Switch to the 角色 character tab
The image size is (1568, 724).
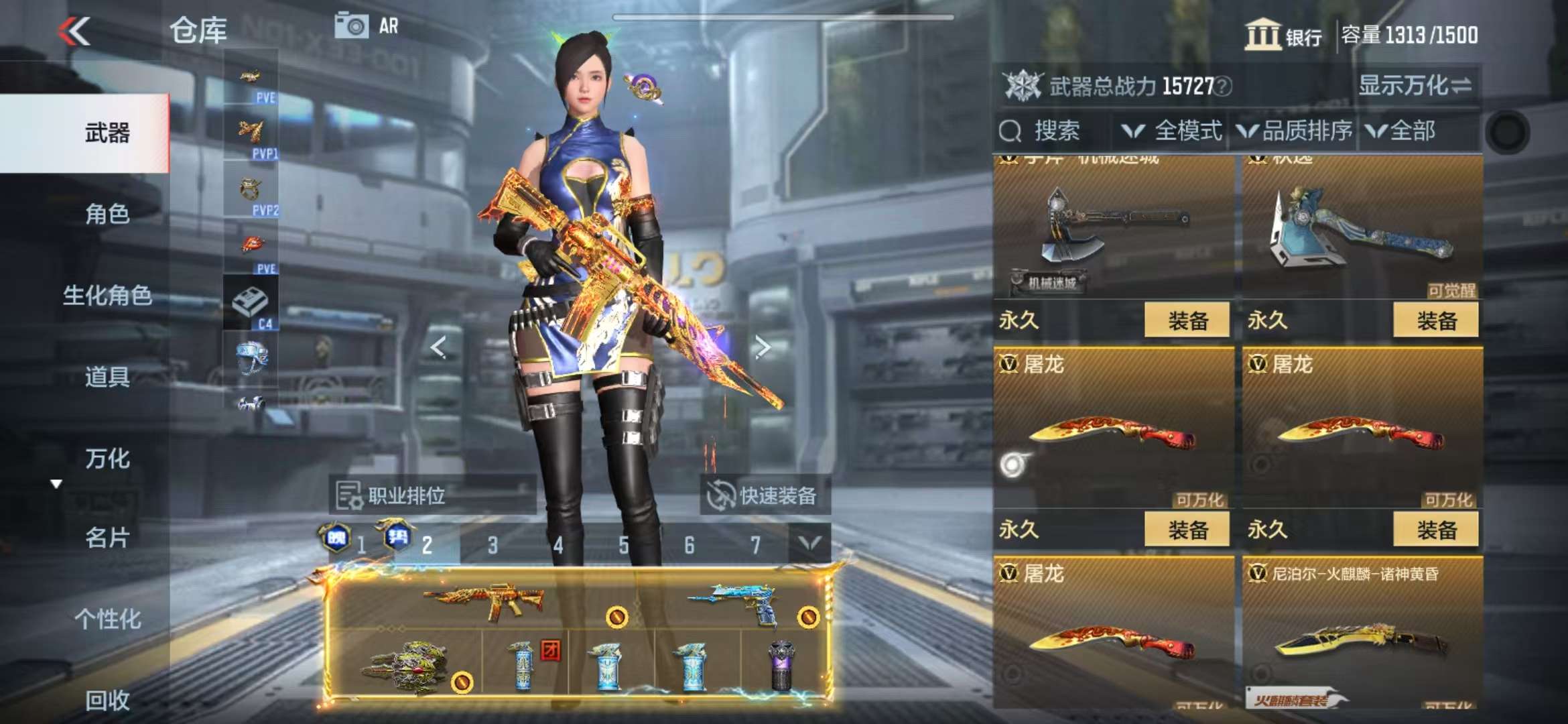(x=107, y=214)
